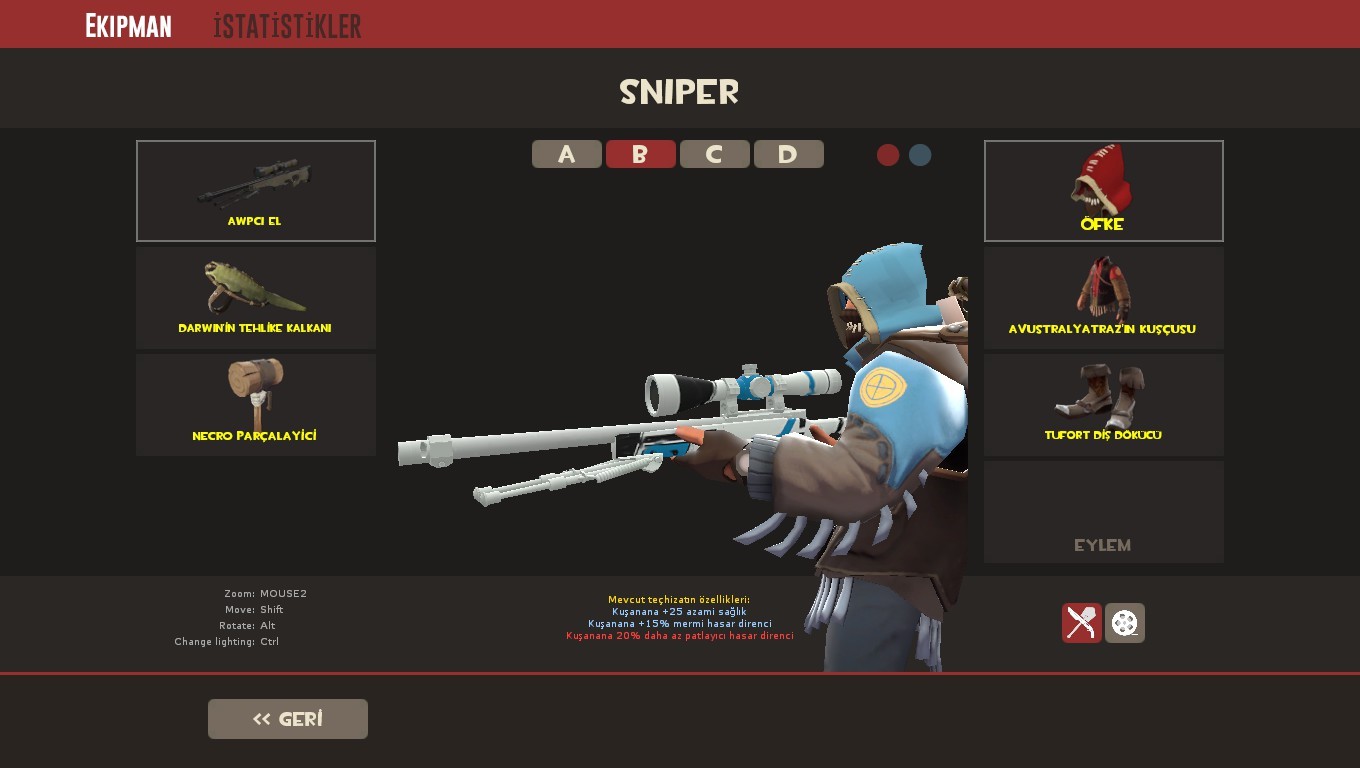Select loadout preset A
Image resolution: width=1360 pixels, height=768 pixels.
coord(567,154)
